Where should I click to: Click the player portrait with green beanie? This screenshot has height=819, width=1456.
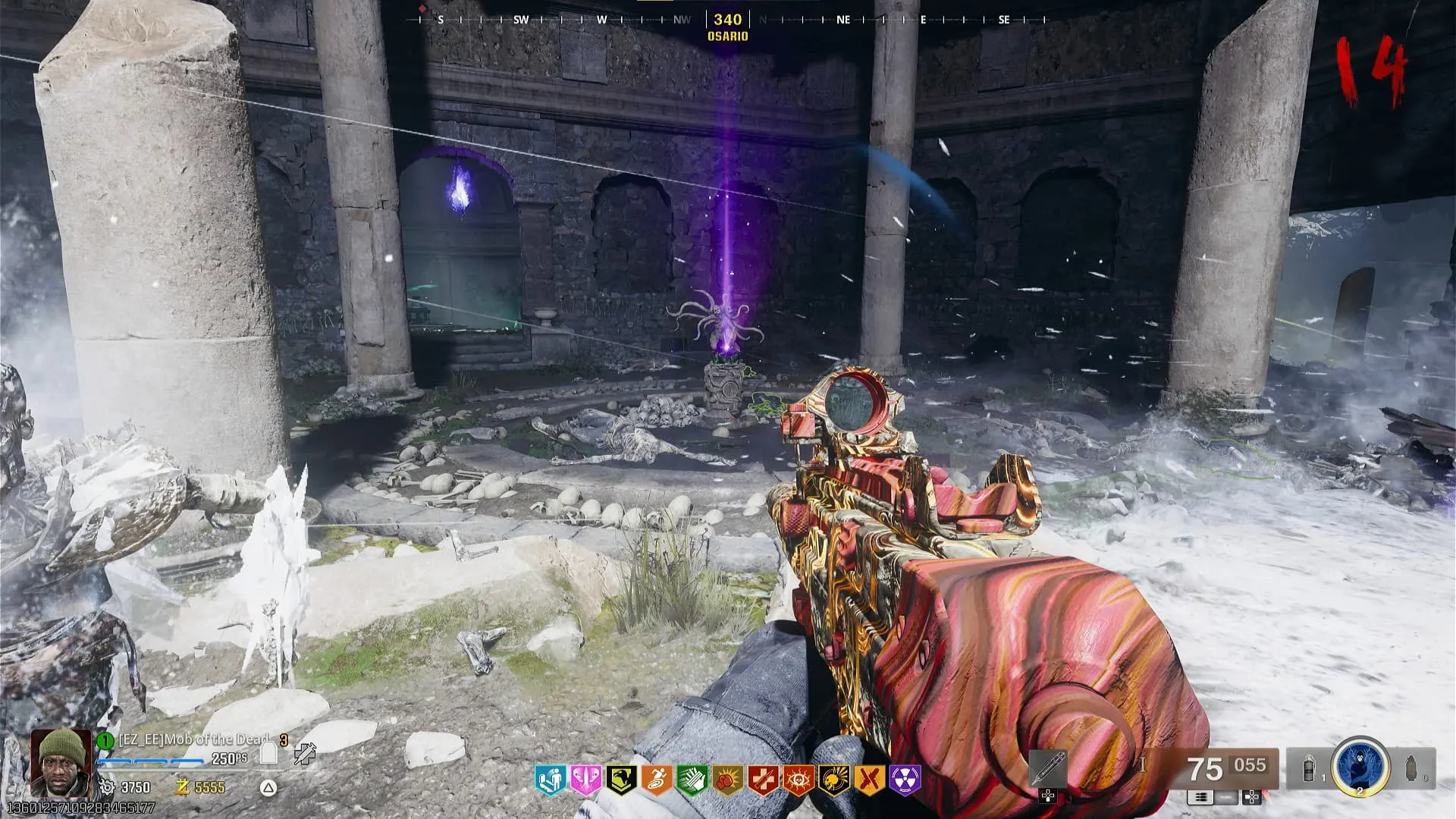tap(62, 762)
